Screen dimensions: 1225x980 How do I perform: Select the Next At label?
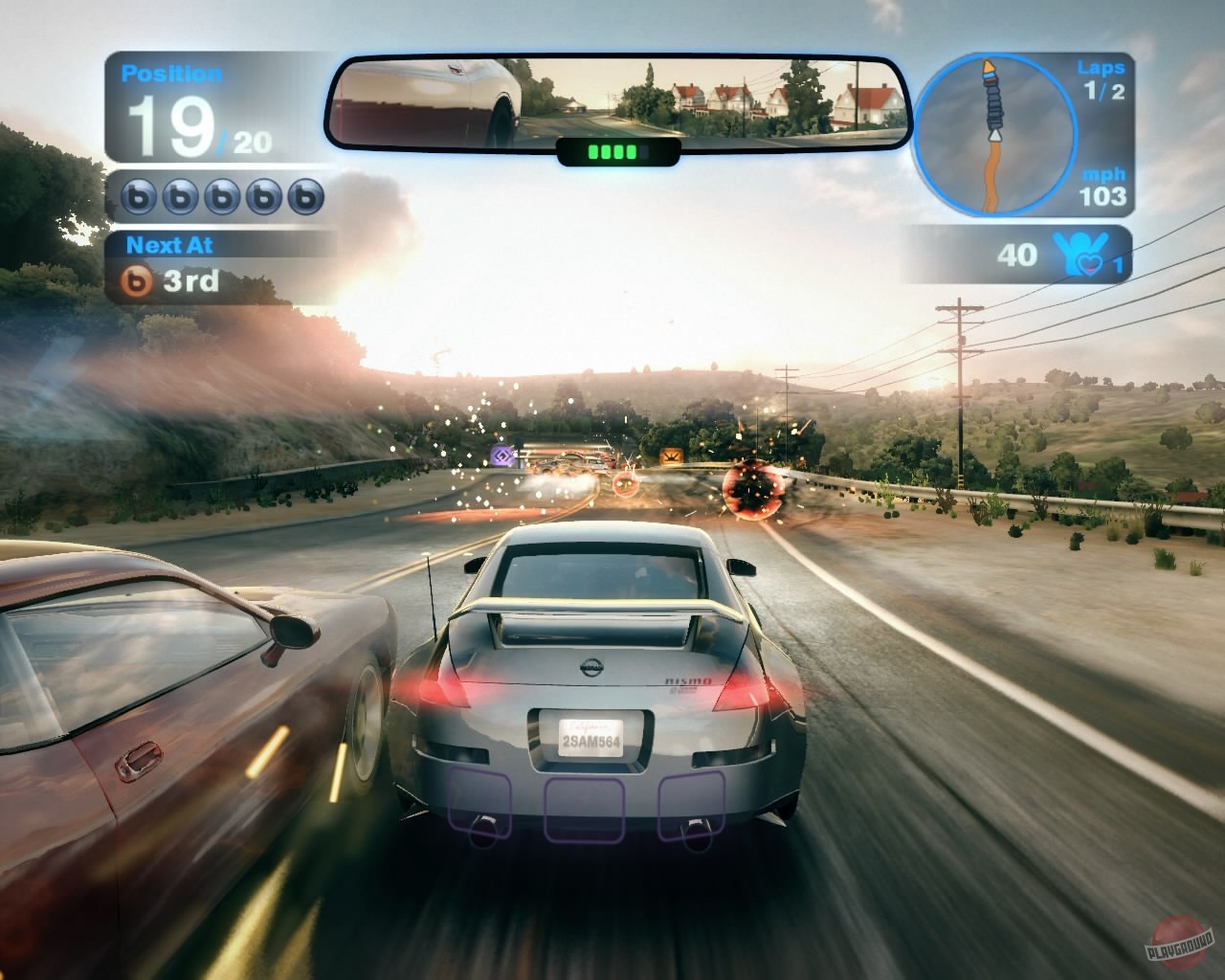(x=169, y=244)
